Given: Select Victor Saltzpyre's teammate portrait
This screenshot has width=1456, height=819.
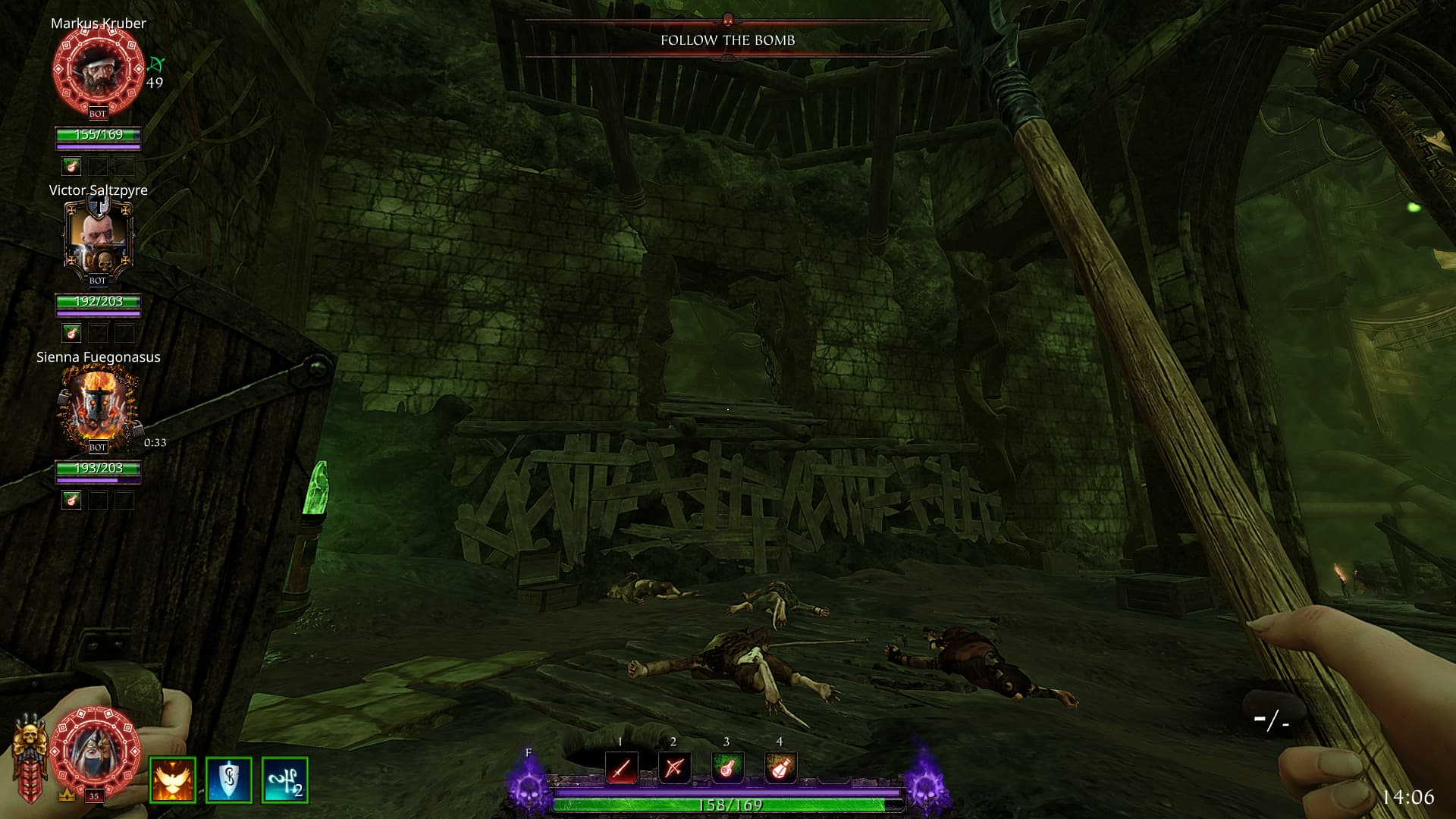Looking at the screenshot, I should click(98, 237).
